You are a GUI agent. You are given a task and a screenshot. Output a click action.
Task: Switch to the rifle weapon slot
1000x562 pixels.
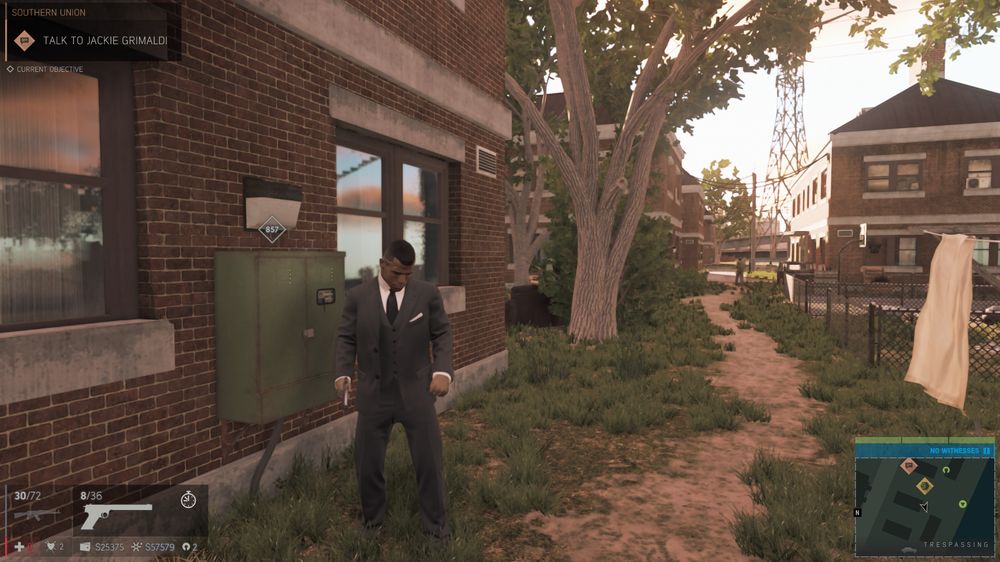[36, 513]
